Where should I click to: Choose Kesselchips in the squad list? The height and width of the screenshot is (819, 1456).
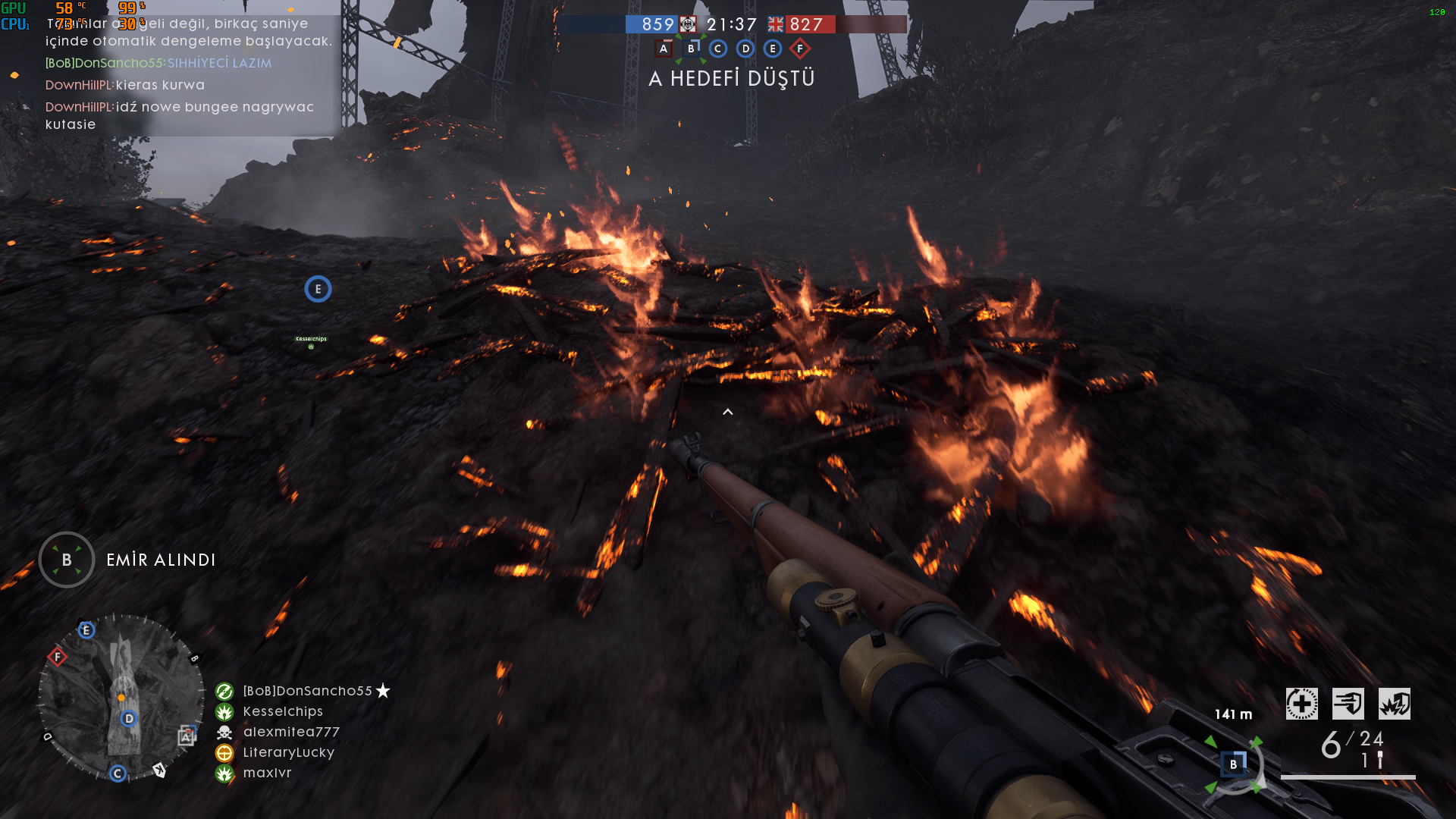pyautogui.click(x=283, y=711)
